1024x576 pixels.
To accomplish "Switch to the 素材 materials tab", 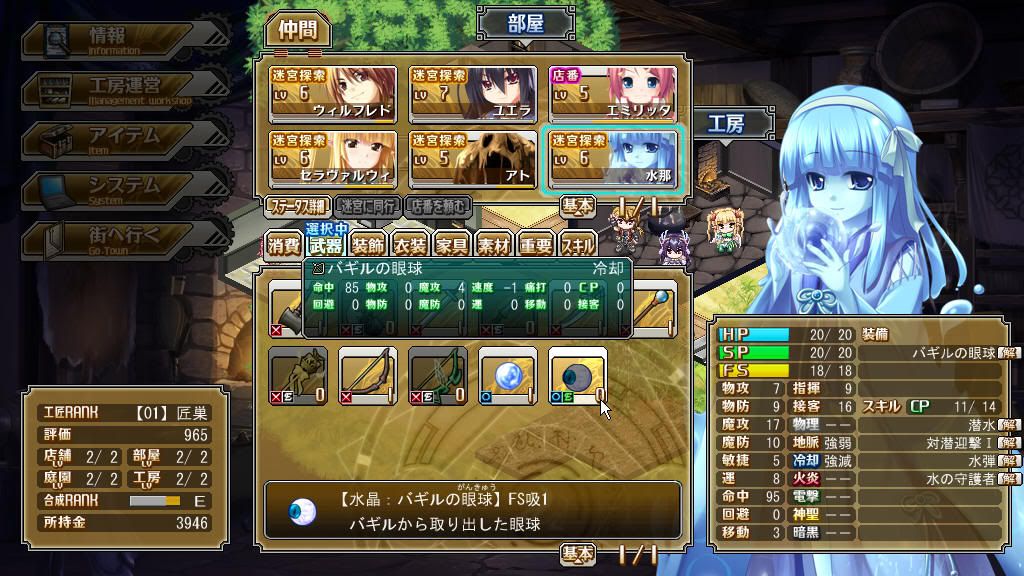I will click(494, 246).
